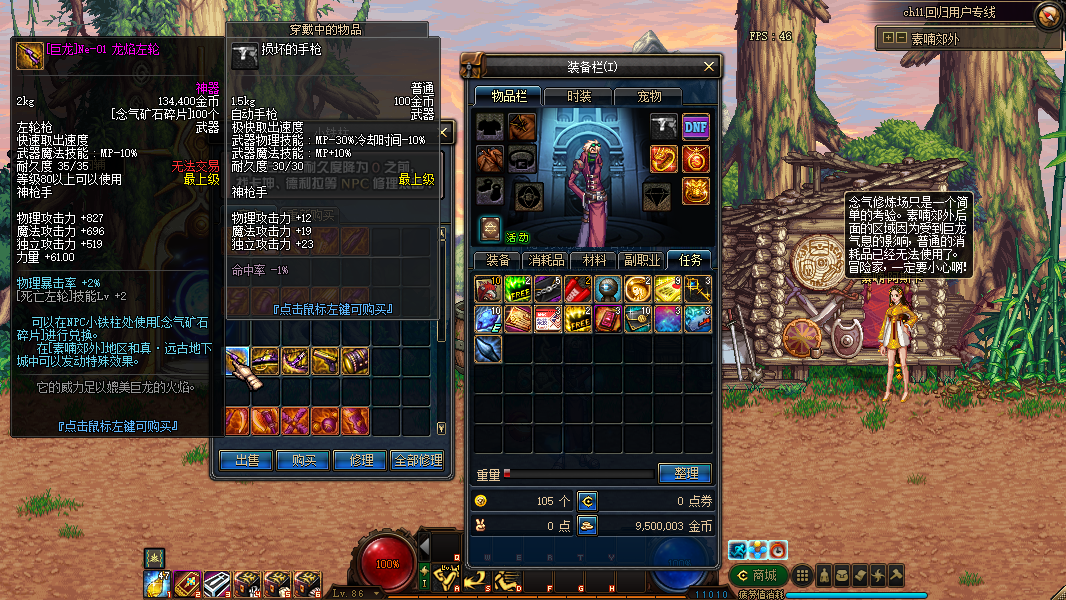This screenshot has width=1066, height=600.
Task: Close the 装备栏 inventory window
Action: pyautogui.click(x=709, y=67)
